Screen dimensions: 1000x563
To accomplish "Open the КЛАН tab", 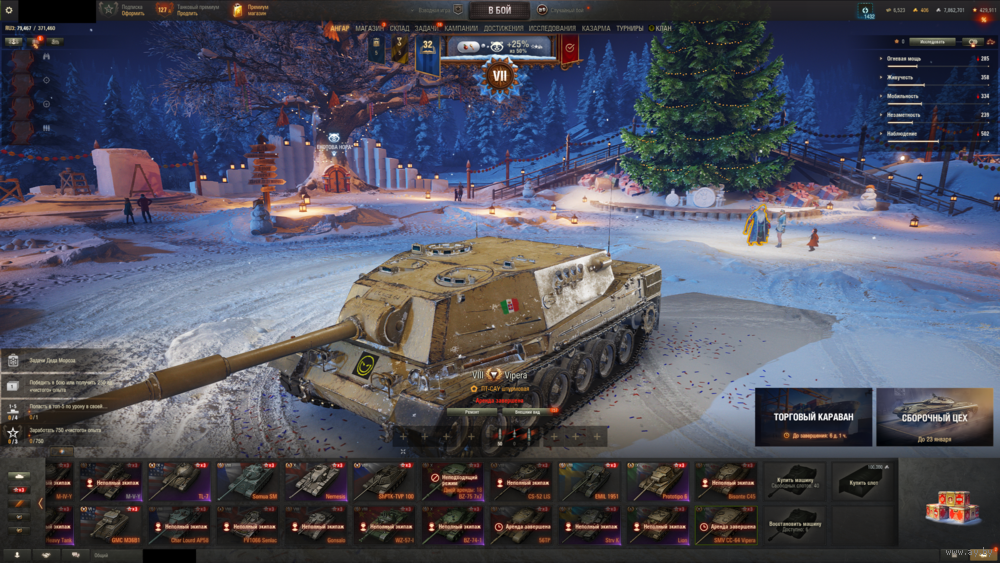I will pos(663,29).
